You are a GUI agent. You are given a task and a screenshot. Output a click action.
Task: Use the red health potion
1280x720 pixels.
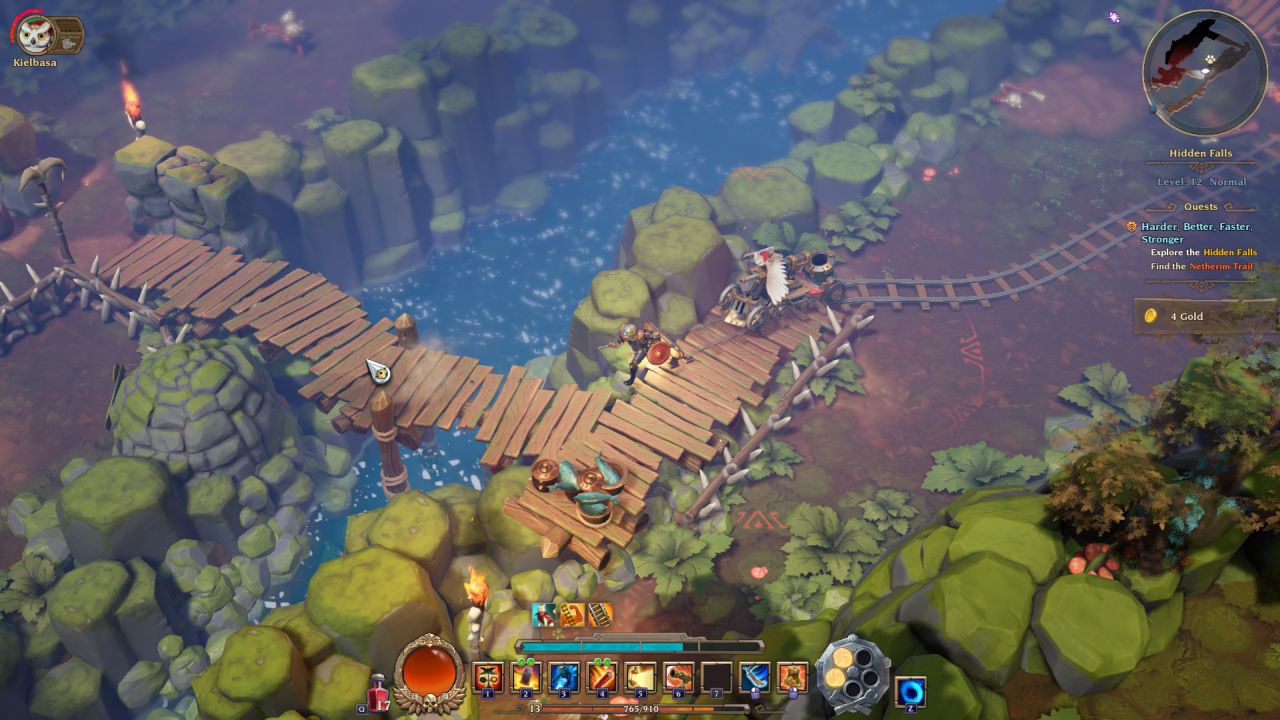tap(379, 691)
